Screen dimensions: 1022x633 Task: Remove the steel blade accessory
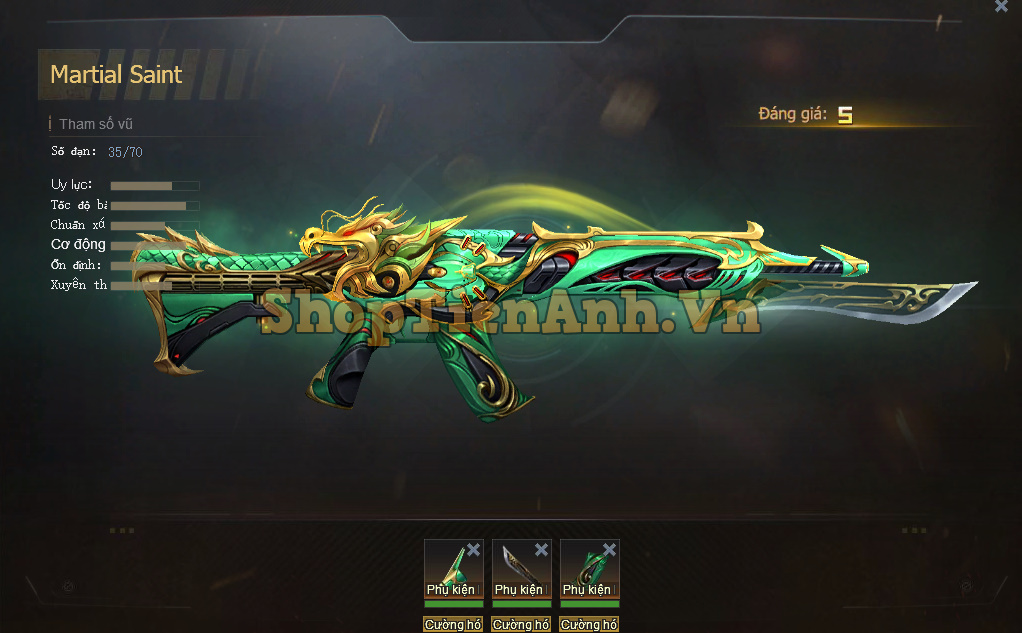(541, 550)
